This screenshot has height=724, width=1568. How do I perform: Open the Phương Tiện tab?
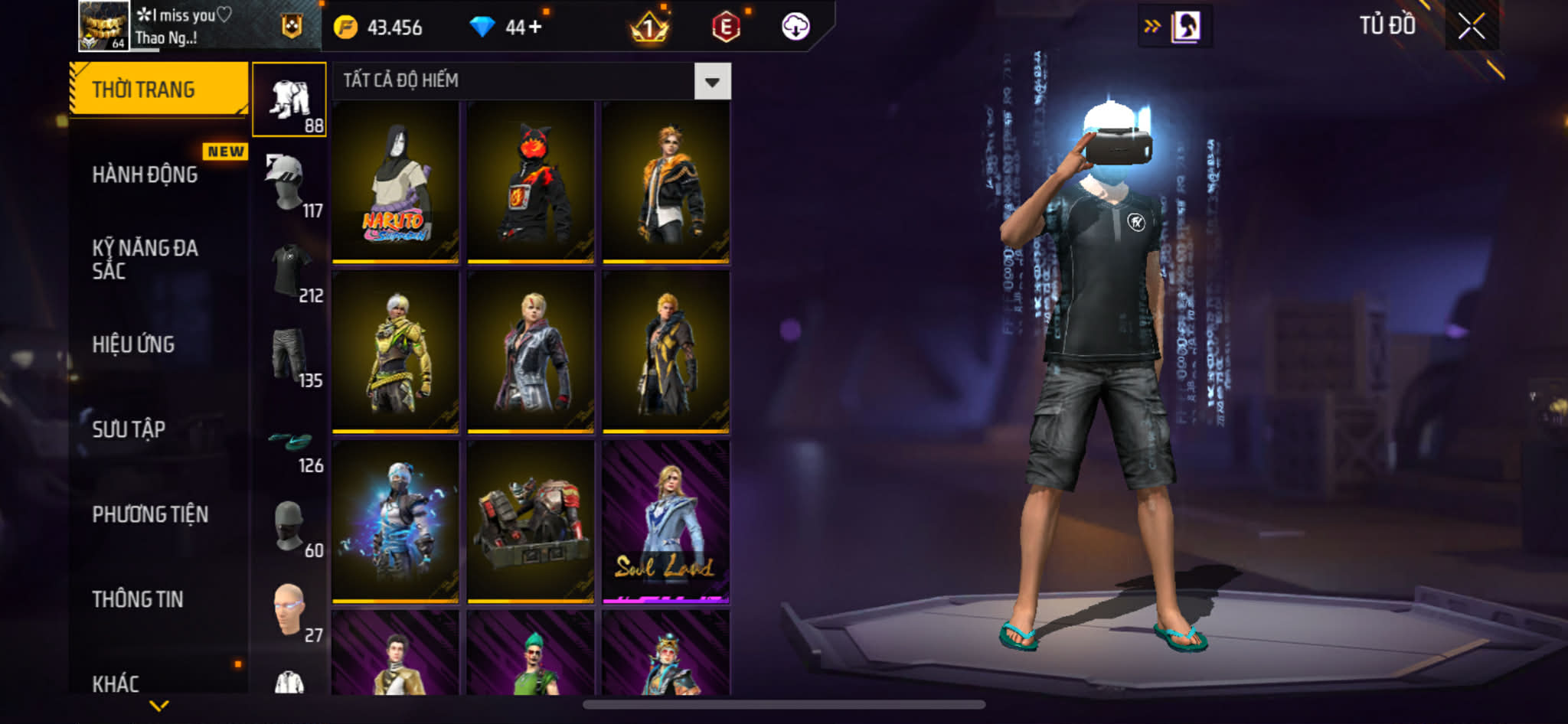[150, 514]
